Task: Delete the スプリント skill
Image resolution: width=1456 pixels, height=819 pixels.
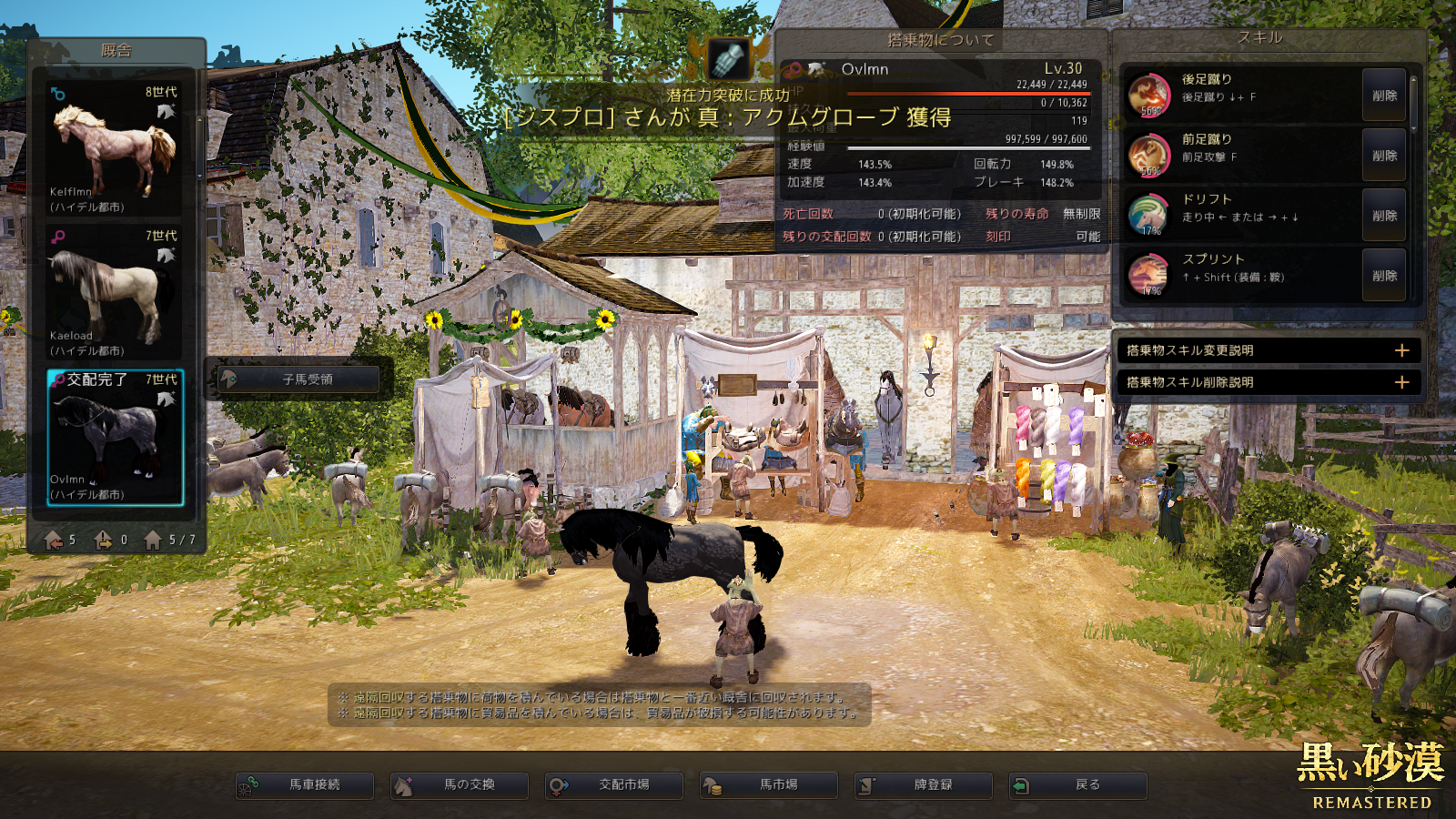Action: coord(1384,276)
